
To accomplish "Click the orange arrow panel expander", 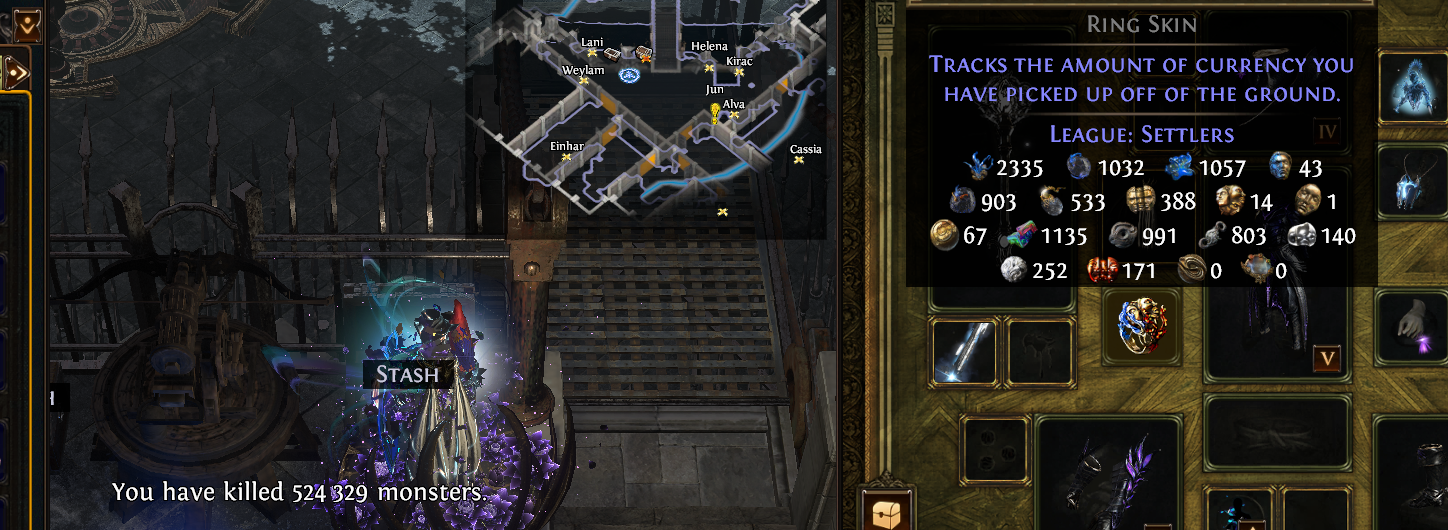I will [x=14, y=70].
